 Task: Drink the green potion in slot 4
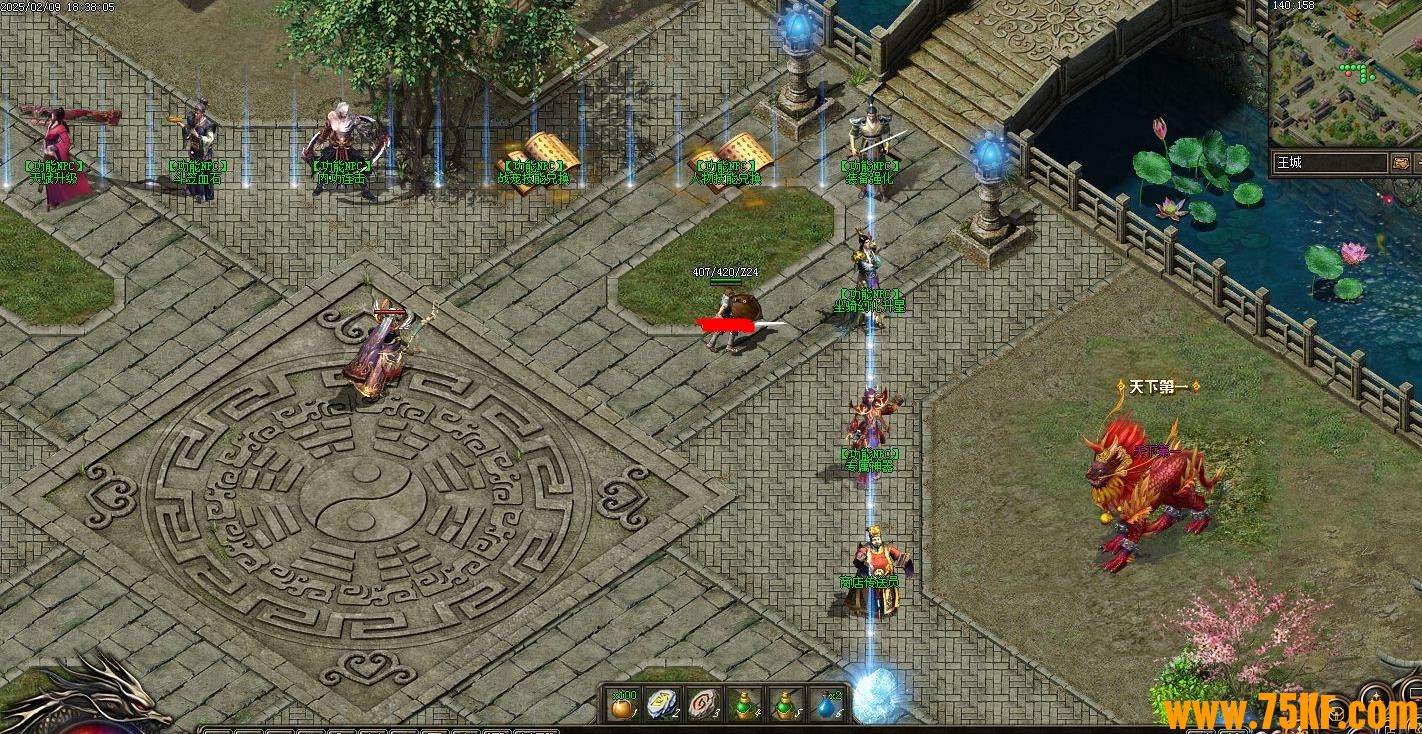pos(743,705)
